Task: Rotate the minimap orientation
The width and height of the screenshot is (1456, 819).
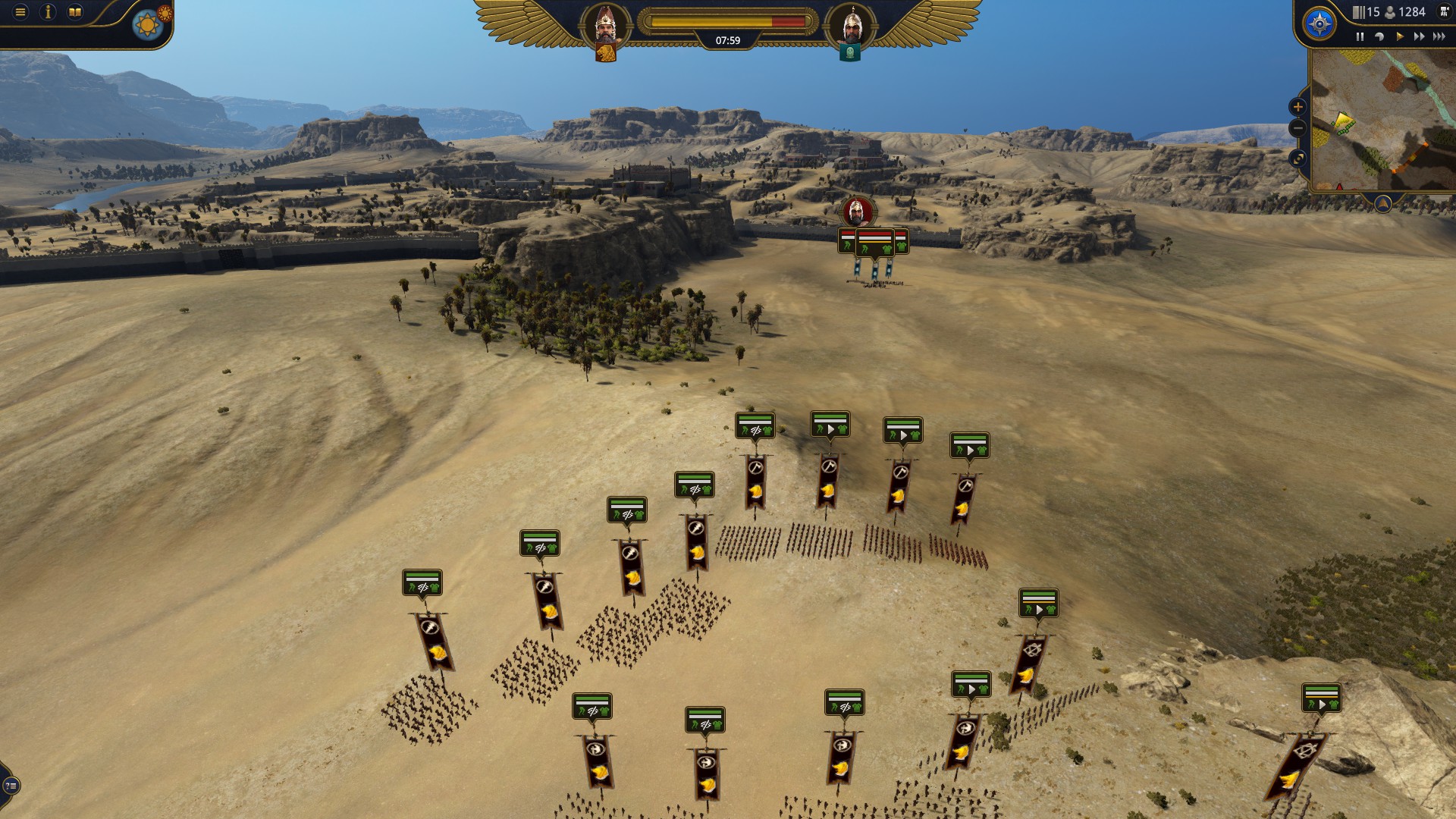Action: click(1298, 158)
